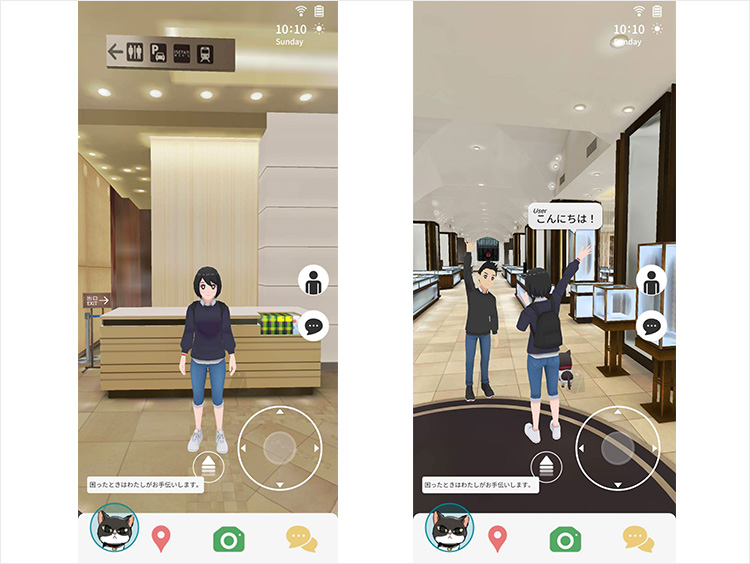Open the green camera on reception-desk screen
The height and width of the screenshot is (564, 750).
pyautogui.click(x=229, y=538)
